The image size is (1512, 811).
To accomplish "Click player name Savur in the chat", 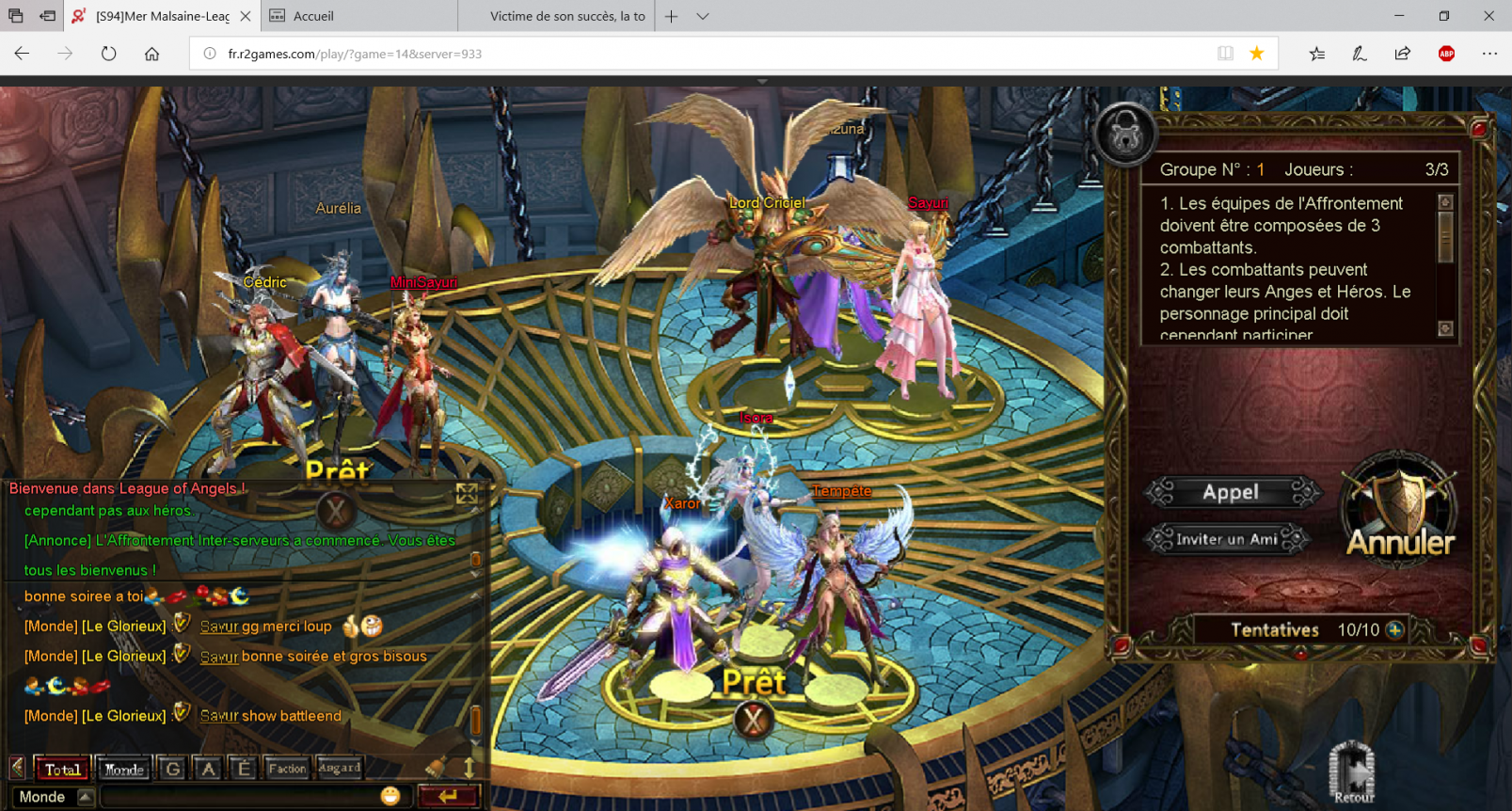I will point(218,627).
